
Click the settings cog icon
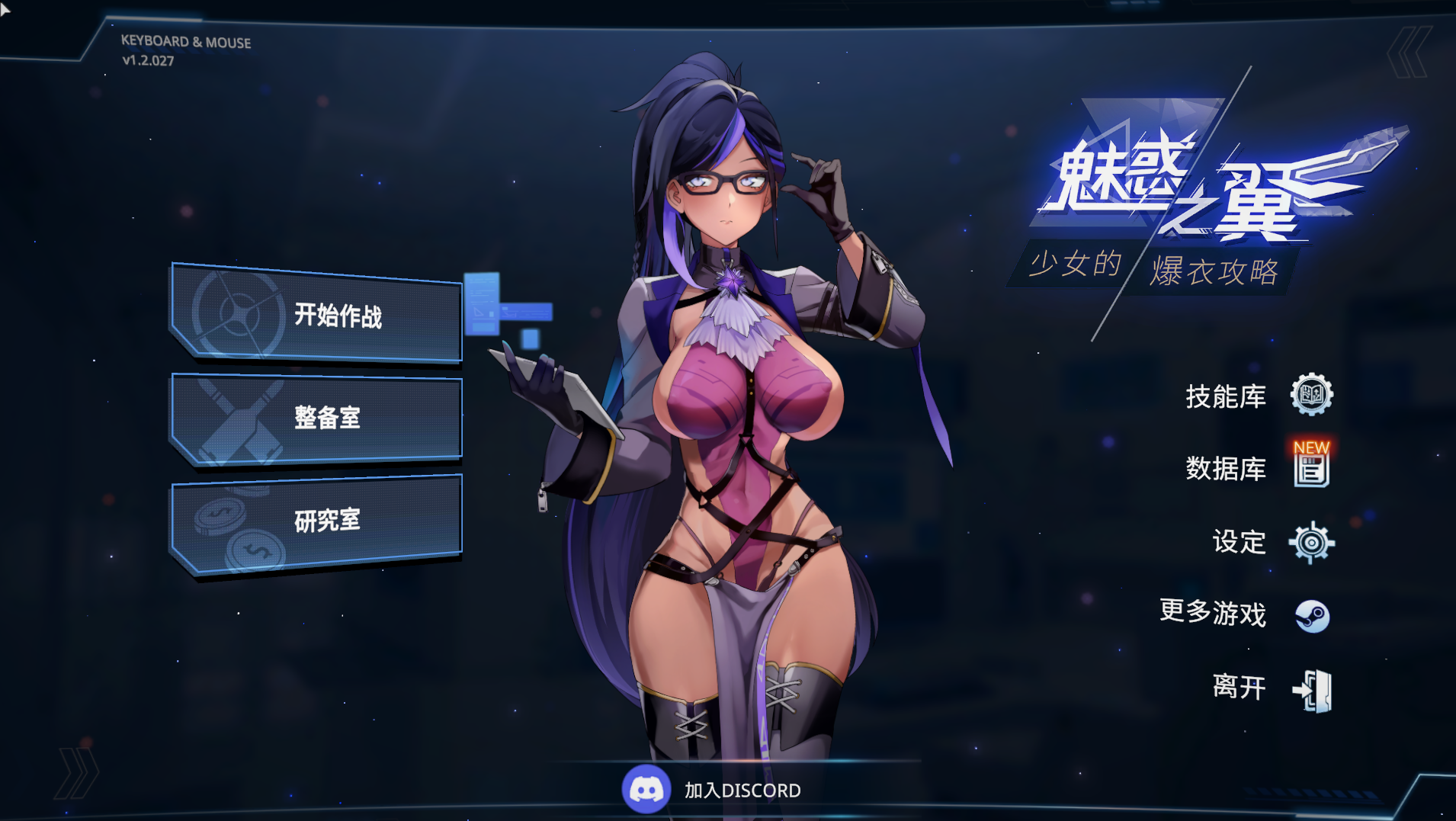1311,543
